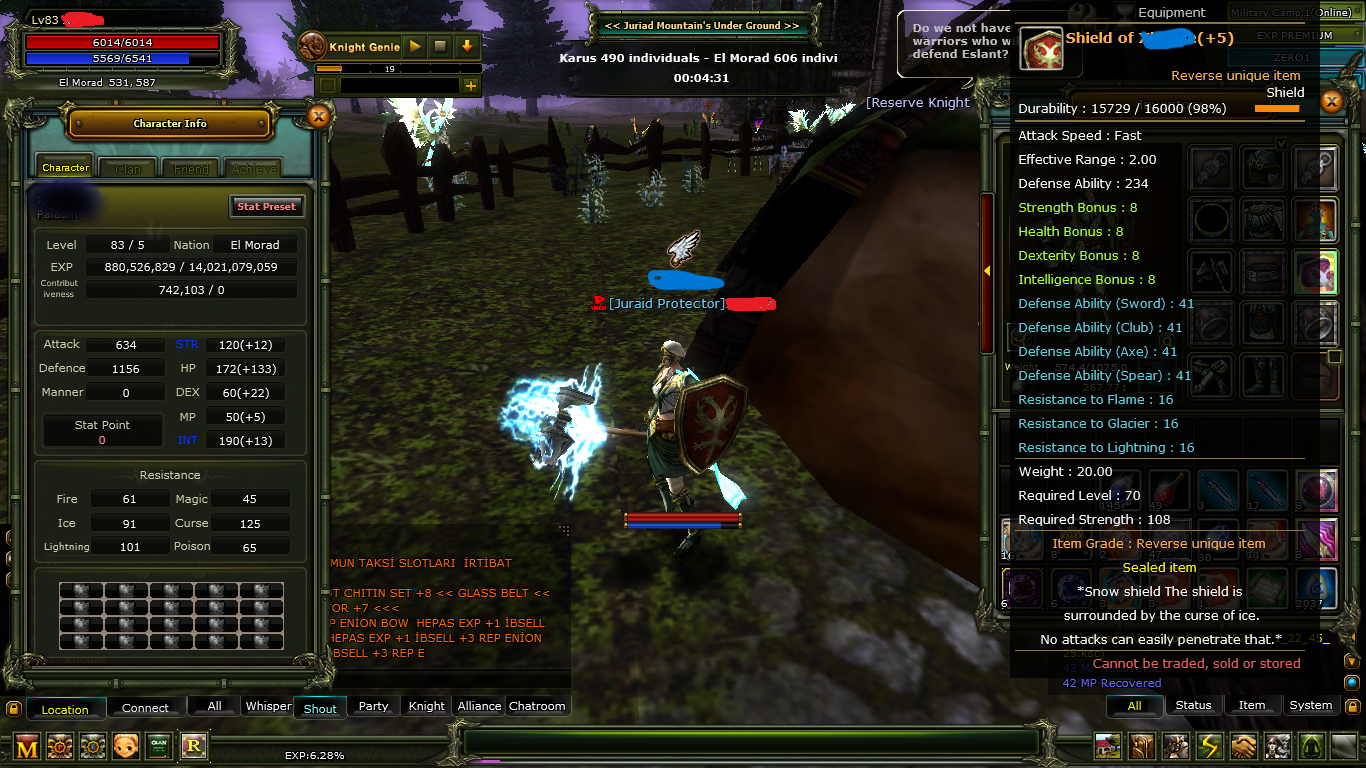
Task: Select the yellow lightning skill icon
Action: click(1209, 746)
